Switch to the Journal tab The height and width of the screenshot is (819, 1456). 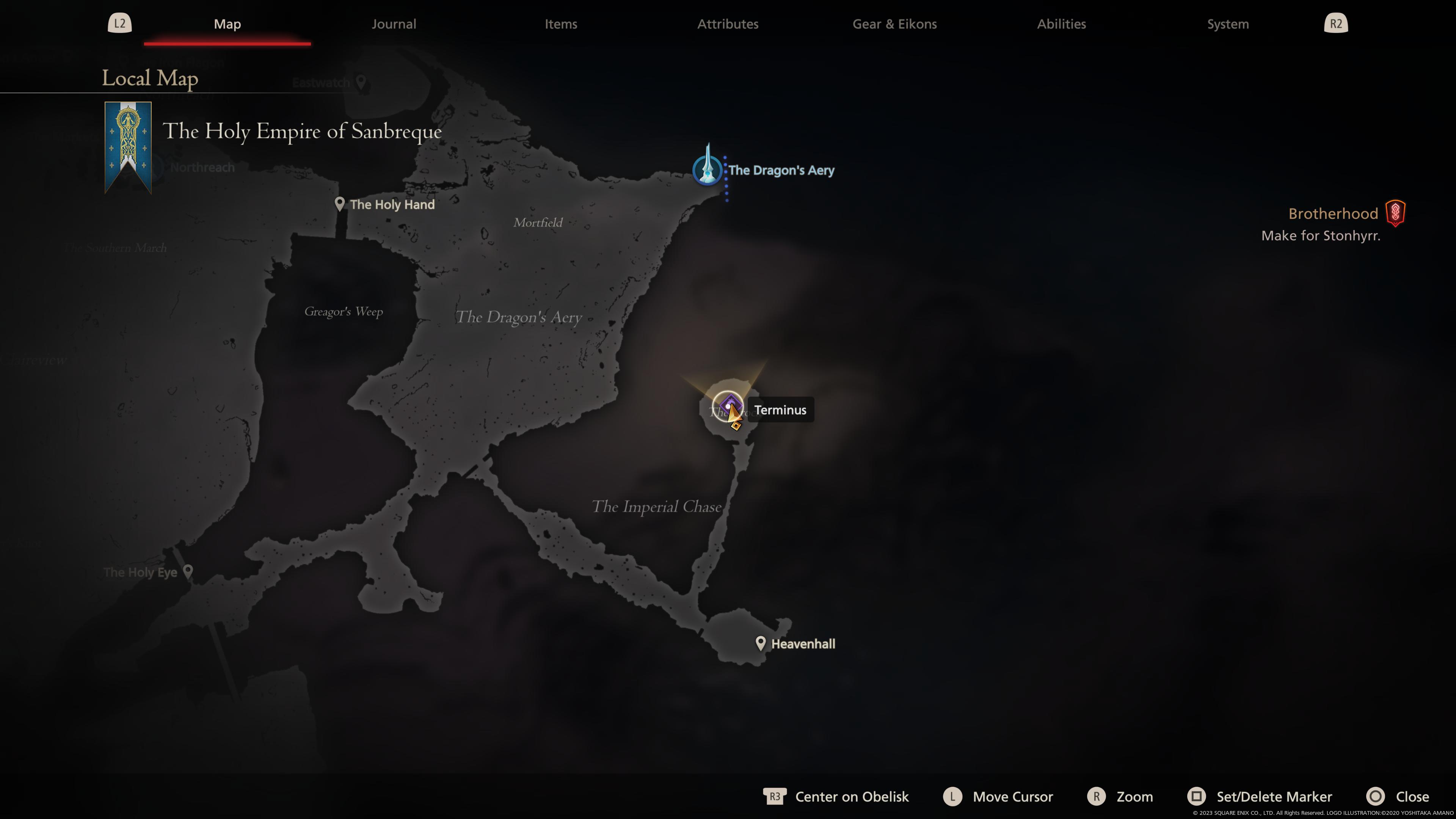point(394,24)
